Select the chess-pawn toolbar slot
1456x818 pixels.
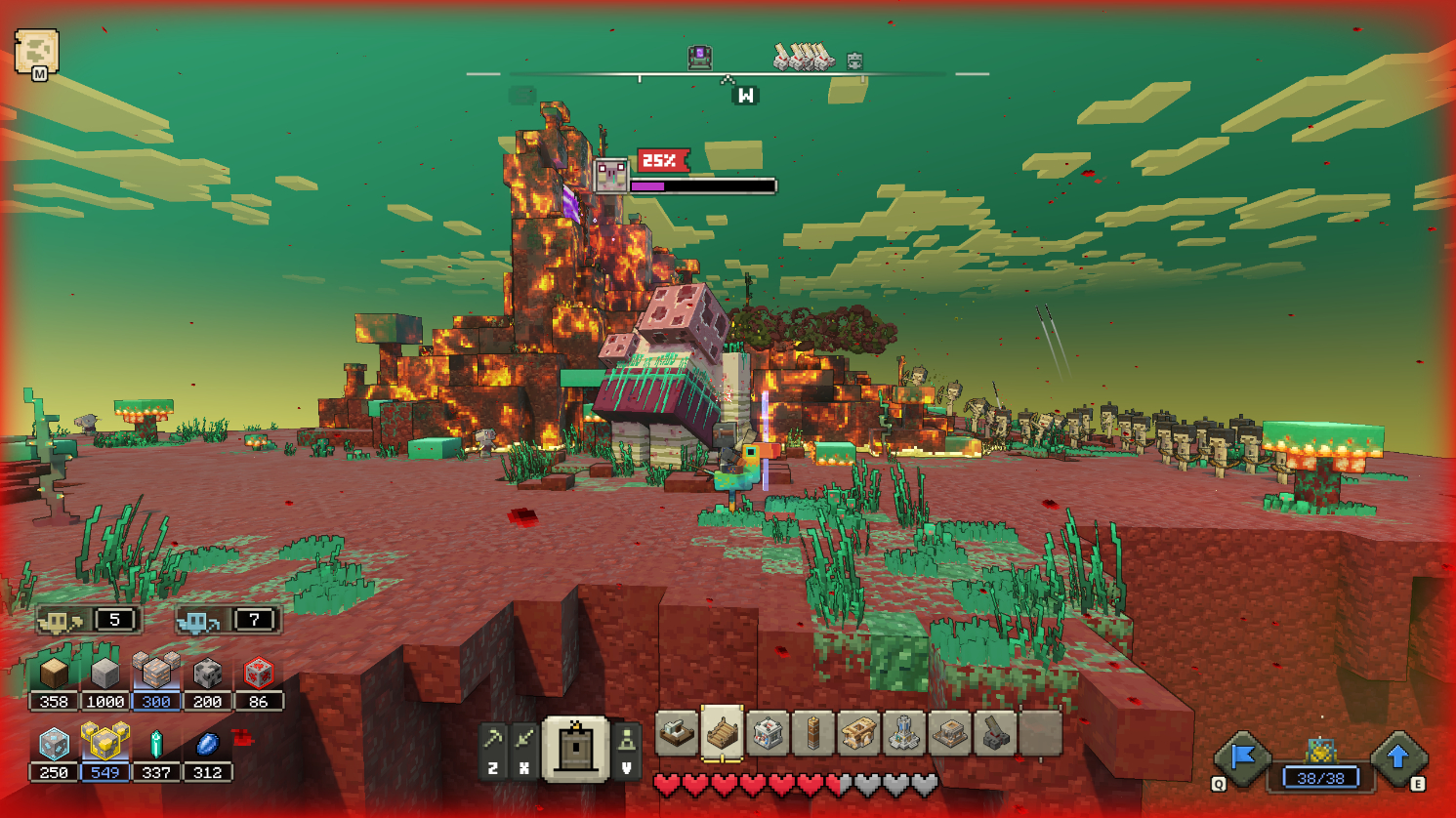pos(627,741)
